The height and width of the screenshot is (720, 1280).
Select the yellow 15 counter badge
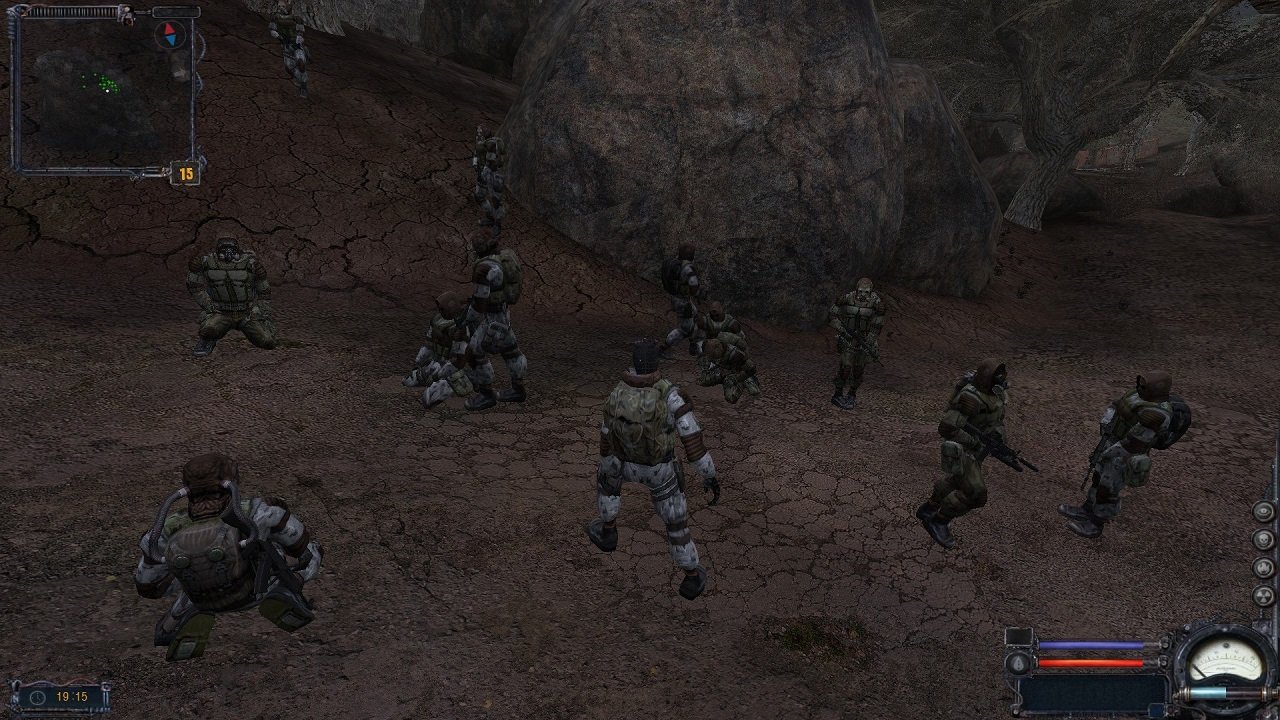(187, 172)
